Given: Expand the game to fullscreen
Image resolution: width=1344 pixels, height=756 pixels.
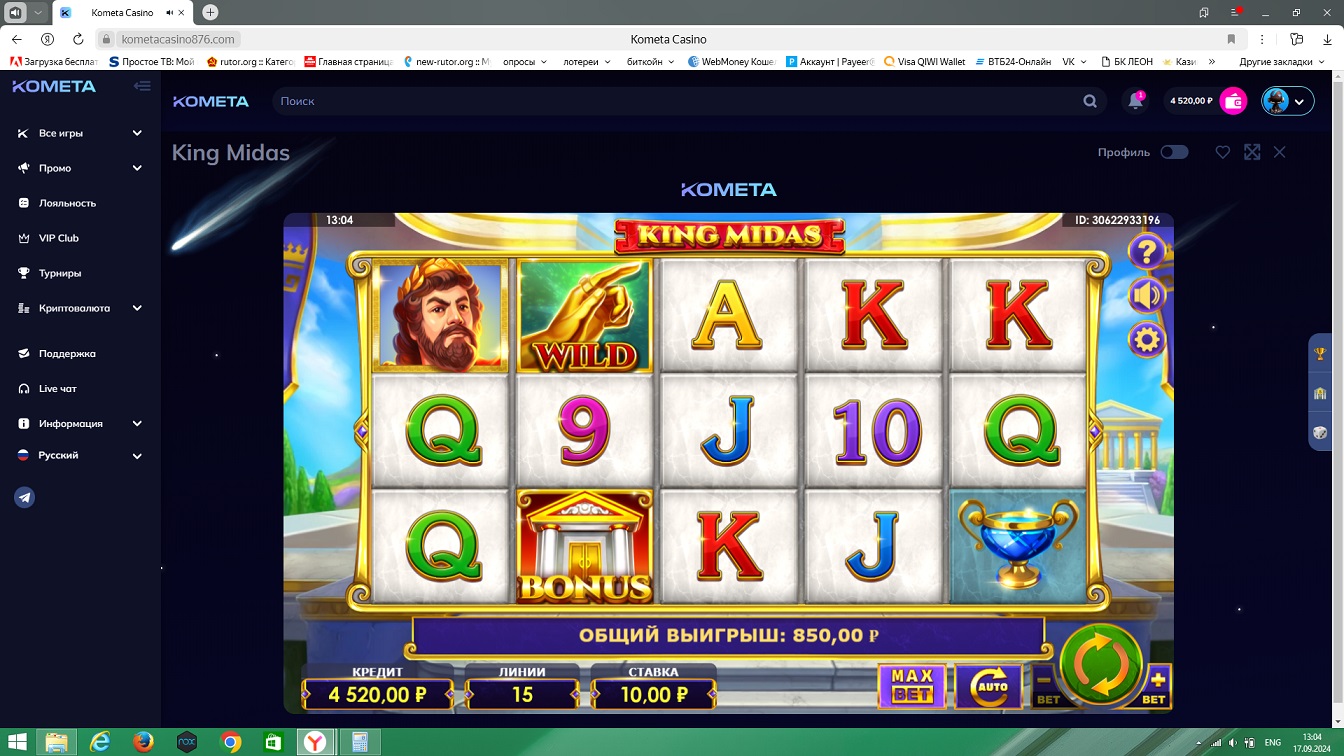Looking at the screenshot, I should (1252, 152).
